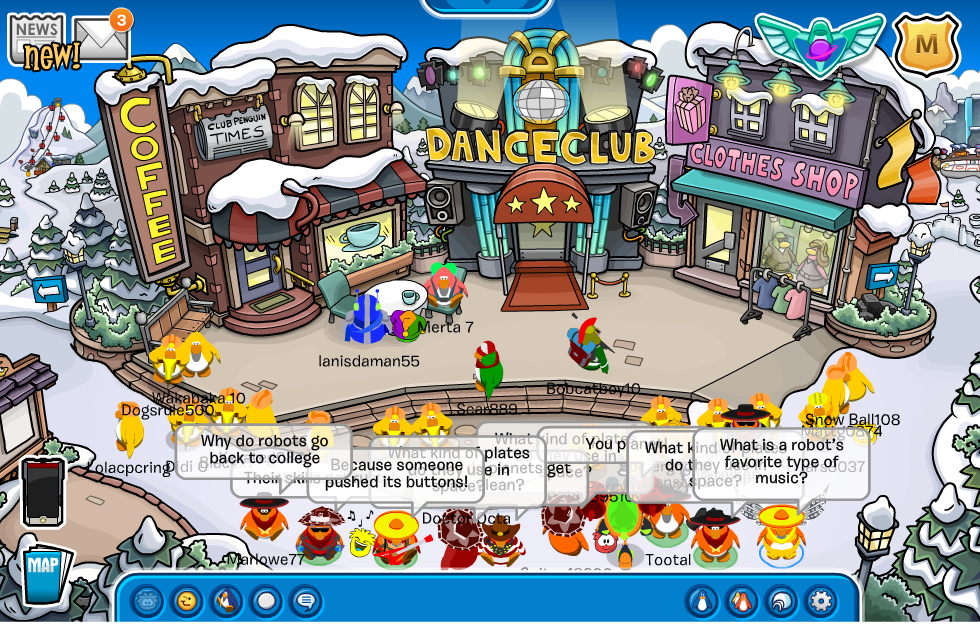Image resolution: width=980 pixels, height=624 pixels.
Task: Open the safe chat speech bubble menu
Action: [x=306, y=601]
